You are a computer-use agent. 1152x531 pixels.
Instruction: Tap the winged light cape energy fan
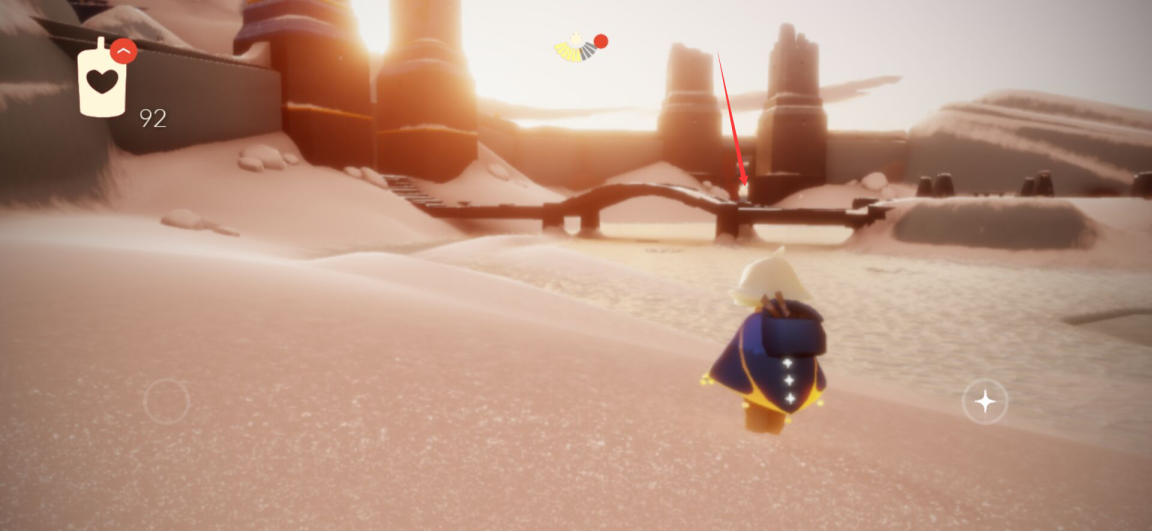point(575,47)
